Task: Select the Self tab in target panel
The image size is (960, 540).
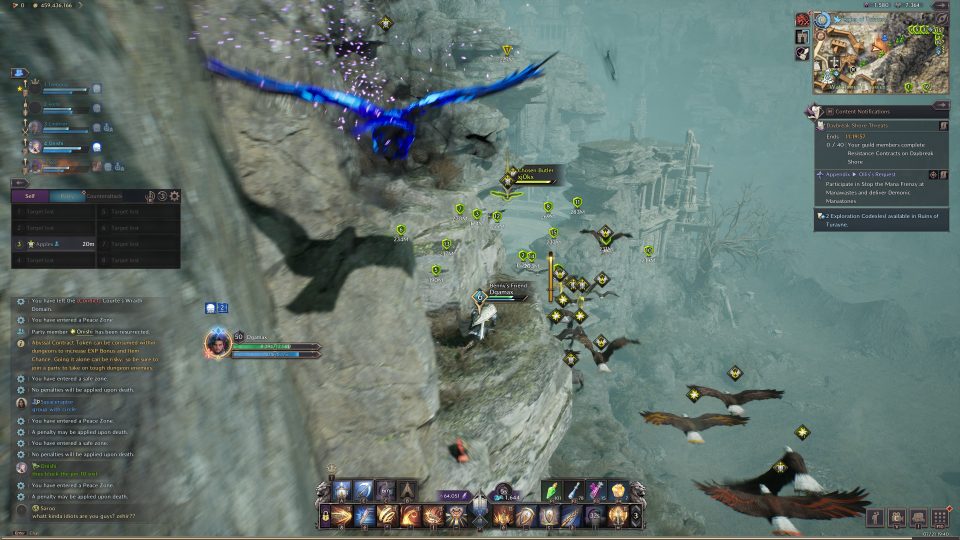Action: [x=30, y=197]
